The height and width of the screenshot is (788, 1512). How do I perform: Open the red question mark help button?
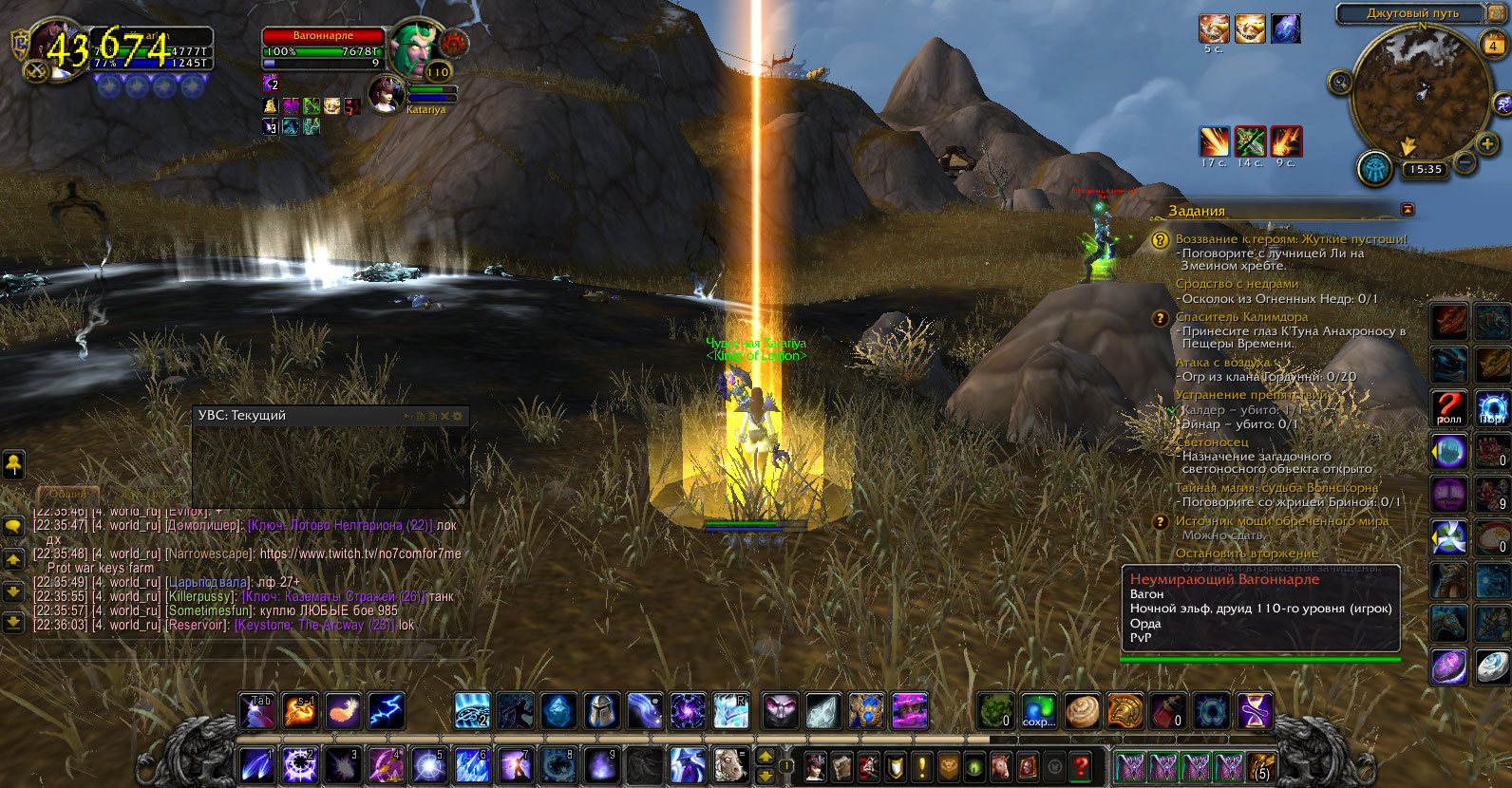coord(1080,765)
